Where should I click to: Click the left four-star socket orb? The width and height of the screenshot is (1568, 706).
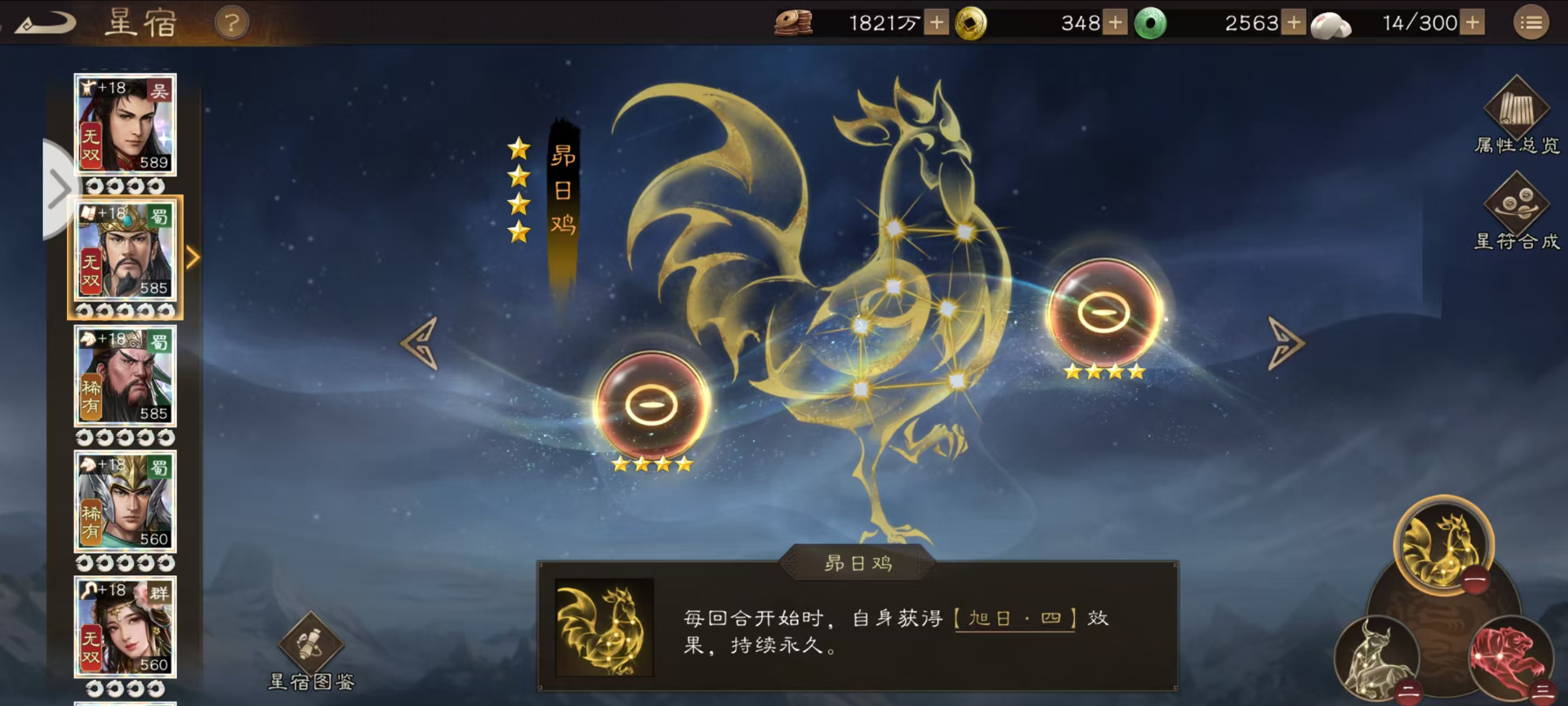649,405
